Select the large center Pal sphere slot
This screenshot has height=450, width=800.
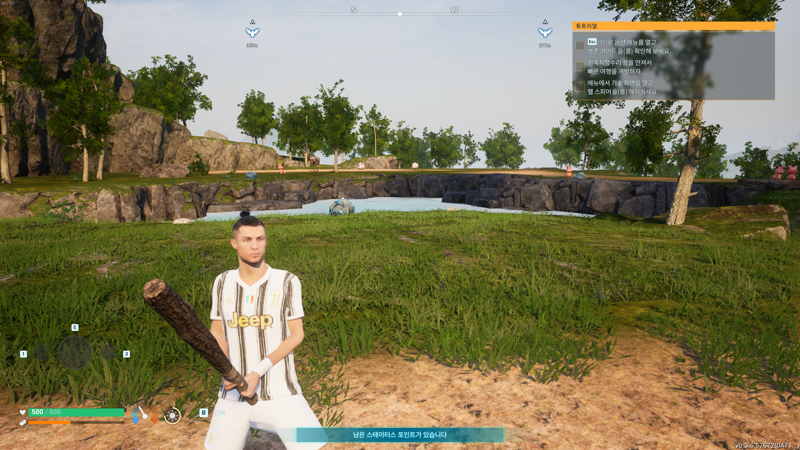click(x=75, y=352)
